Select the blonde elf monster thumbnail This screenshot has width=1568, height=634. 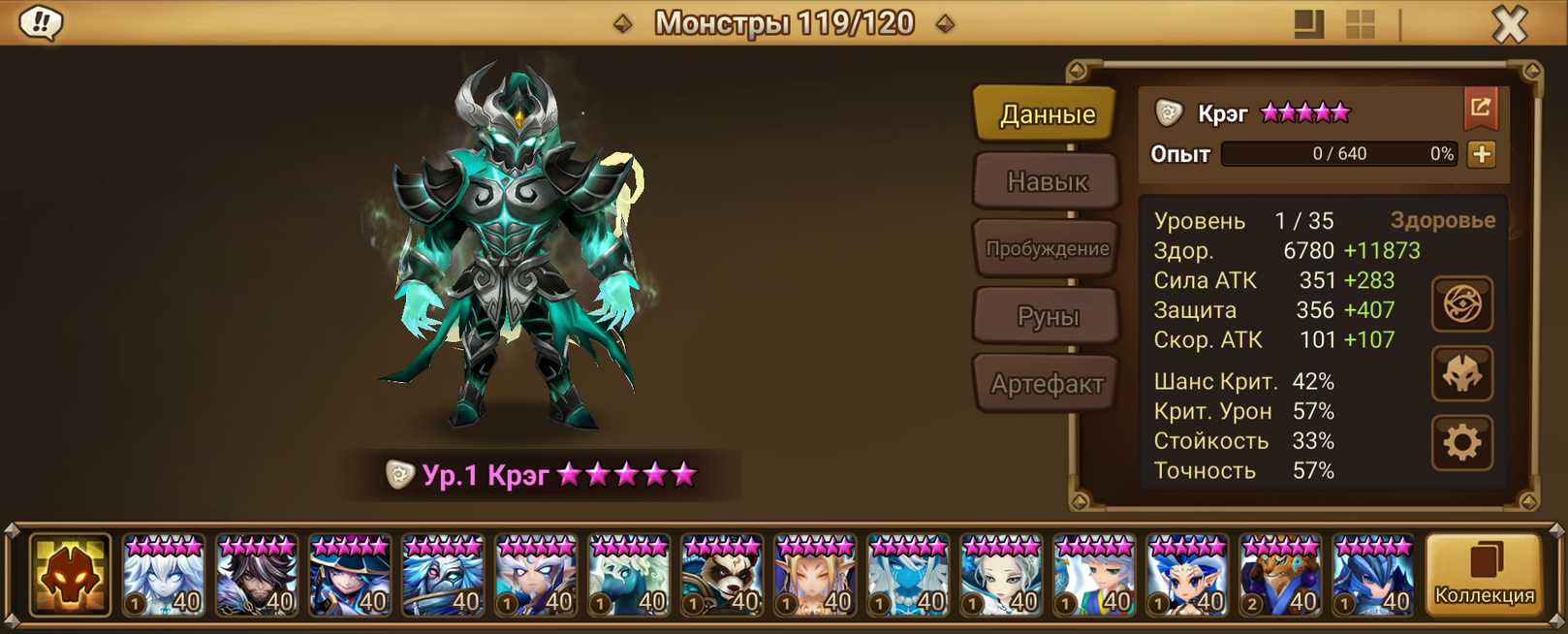tap(815, 576)
